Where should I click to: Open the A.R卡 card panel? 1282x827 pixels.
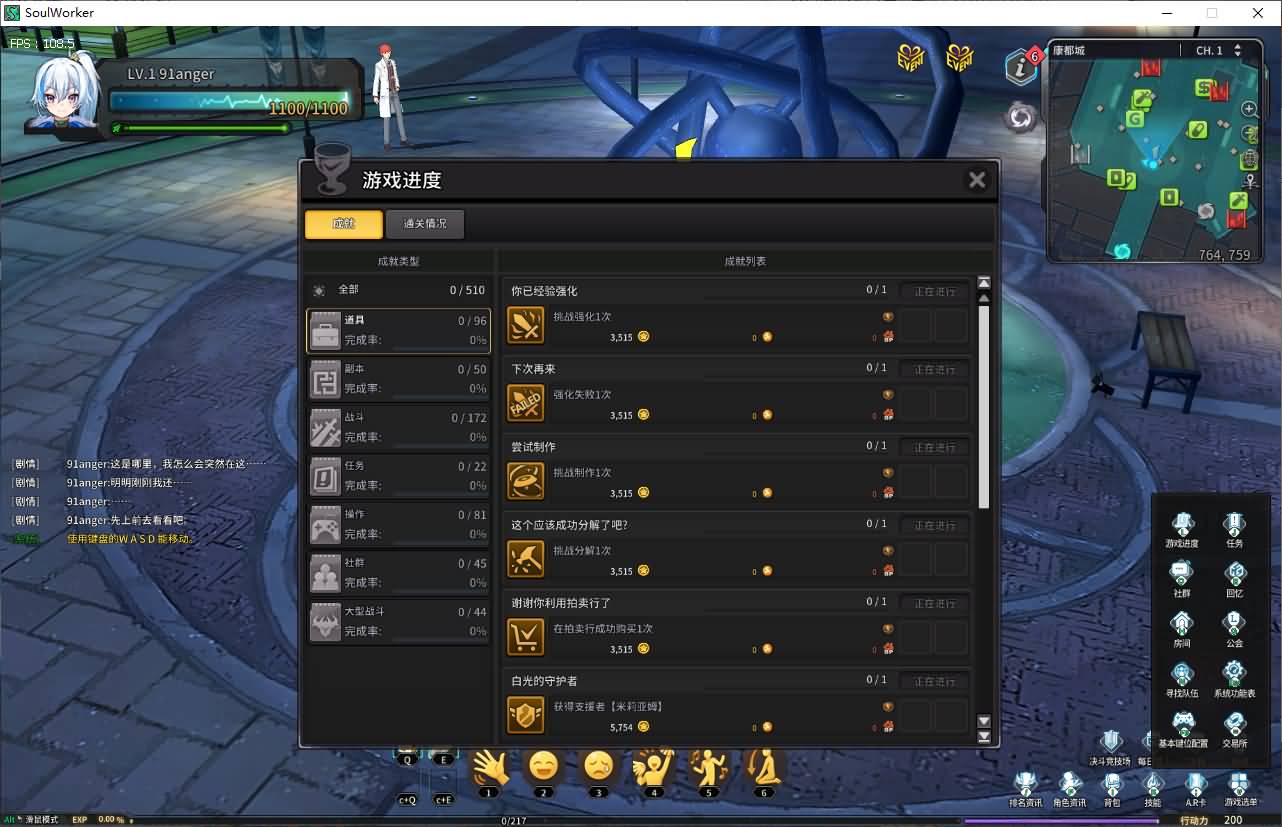(1195, 788)
